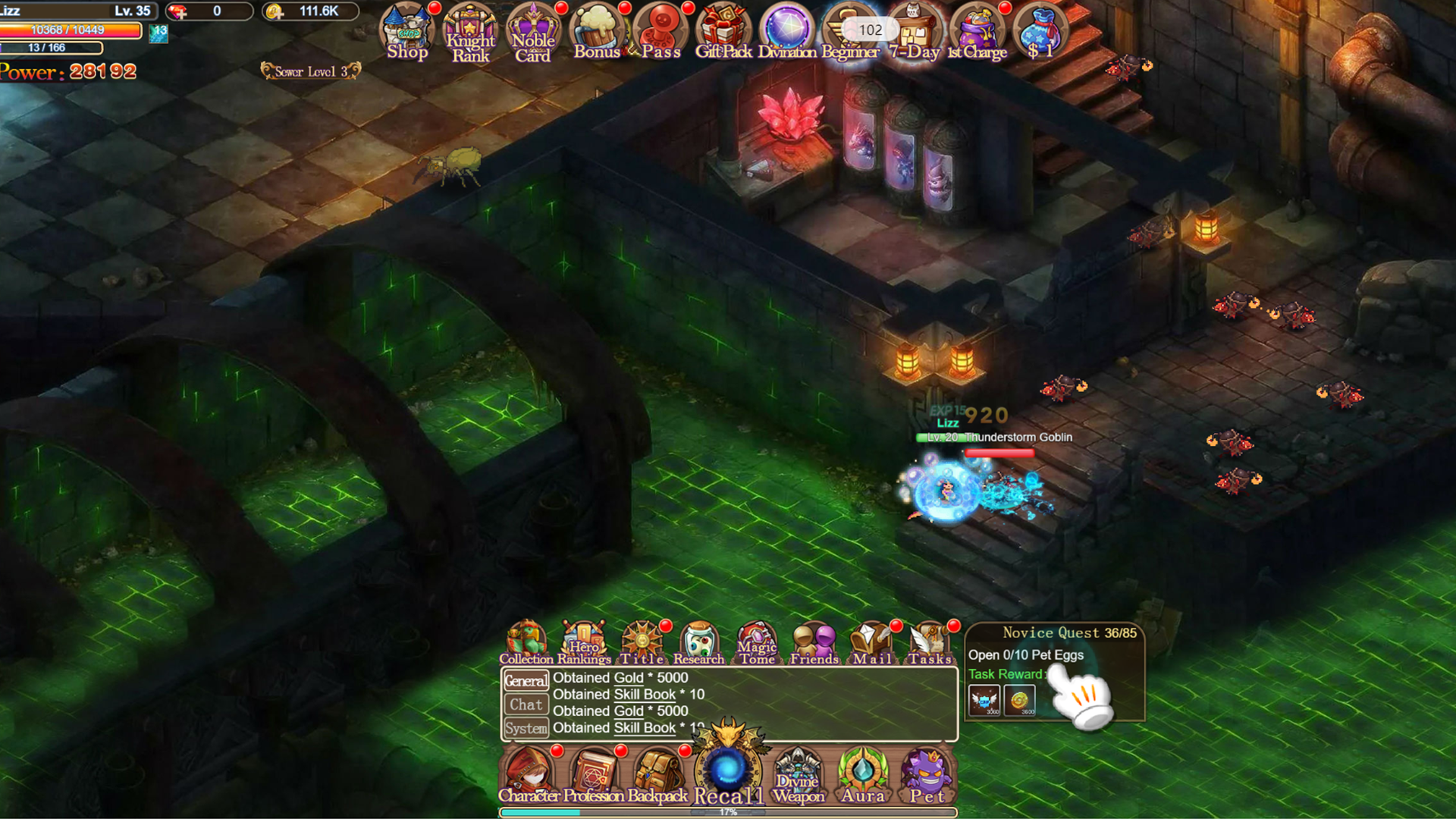
Task: Switch to the System chat tab
Action: point(526,728)
